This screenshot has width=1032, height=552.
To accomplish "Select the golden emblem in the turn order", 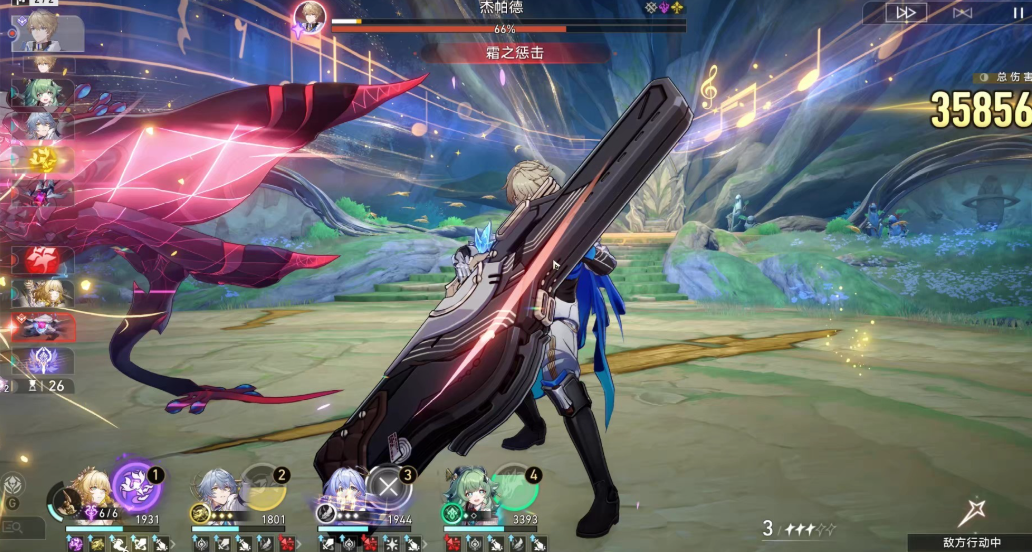I will (x=42, y=158).
